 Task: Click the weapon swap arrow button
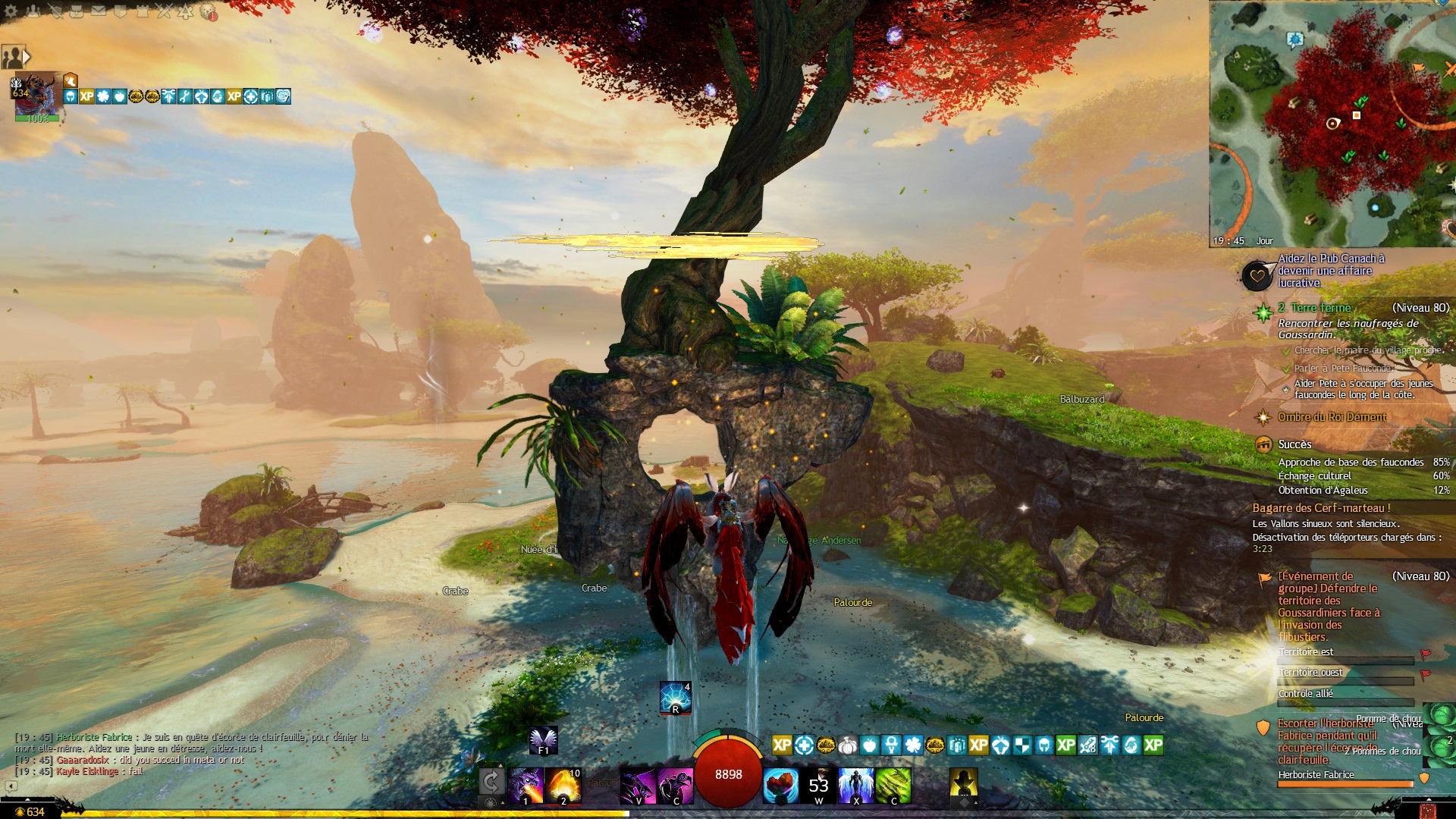pyautogui.click(x=491, y=781)
